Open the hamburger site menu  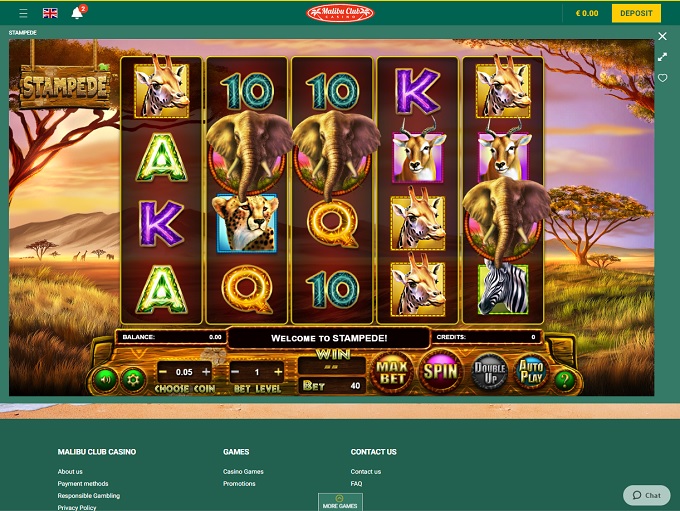click(x=23, y=14)
